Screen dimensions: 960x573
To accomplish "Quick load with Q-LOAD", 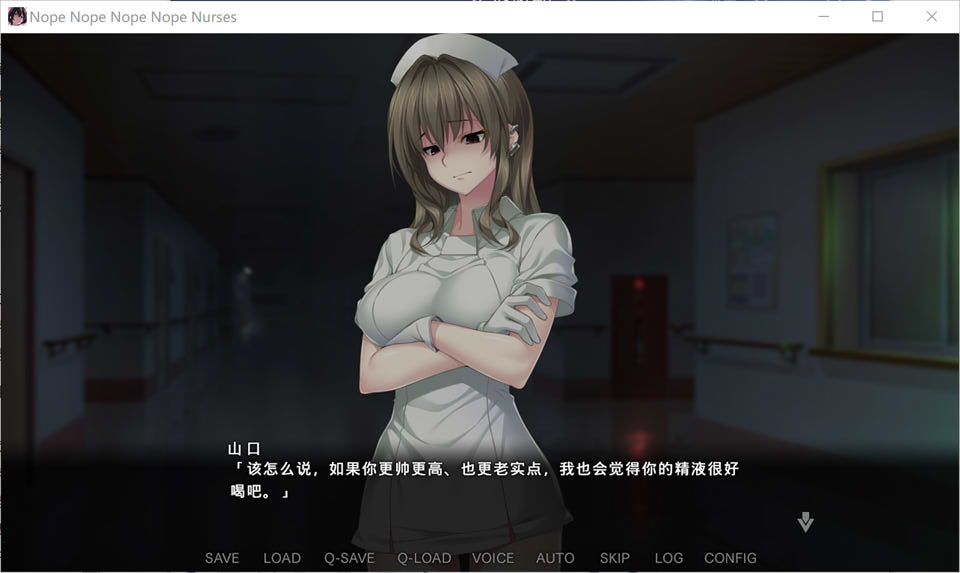I will (x=424, y=558).
